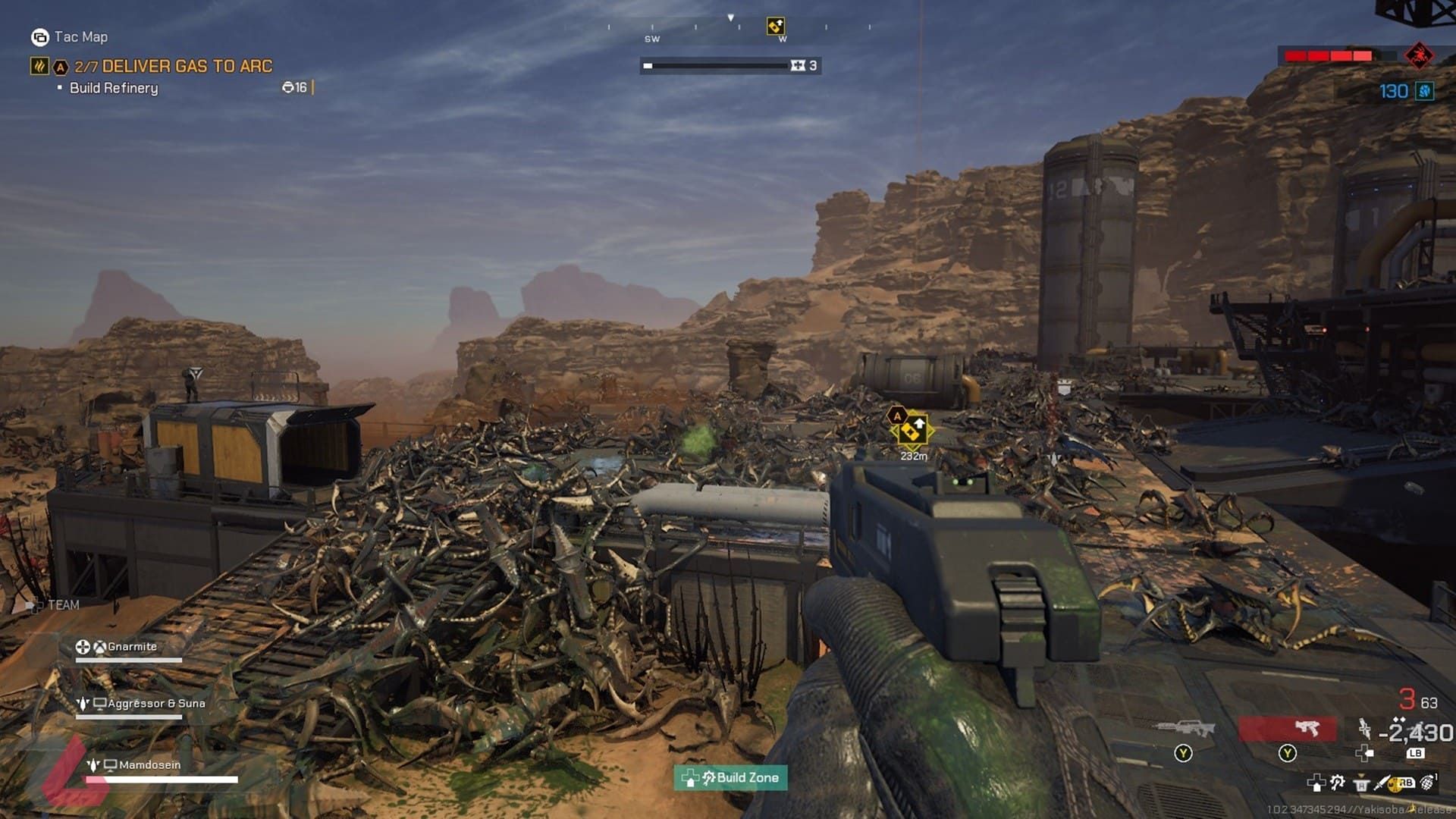The height and width of the screenshot is (819, 1456).
Task: Select the build tool gear icon
Action: click(x=1338, y=783)
